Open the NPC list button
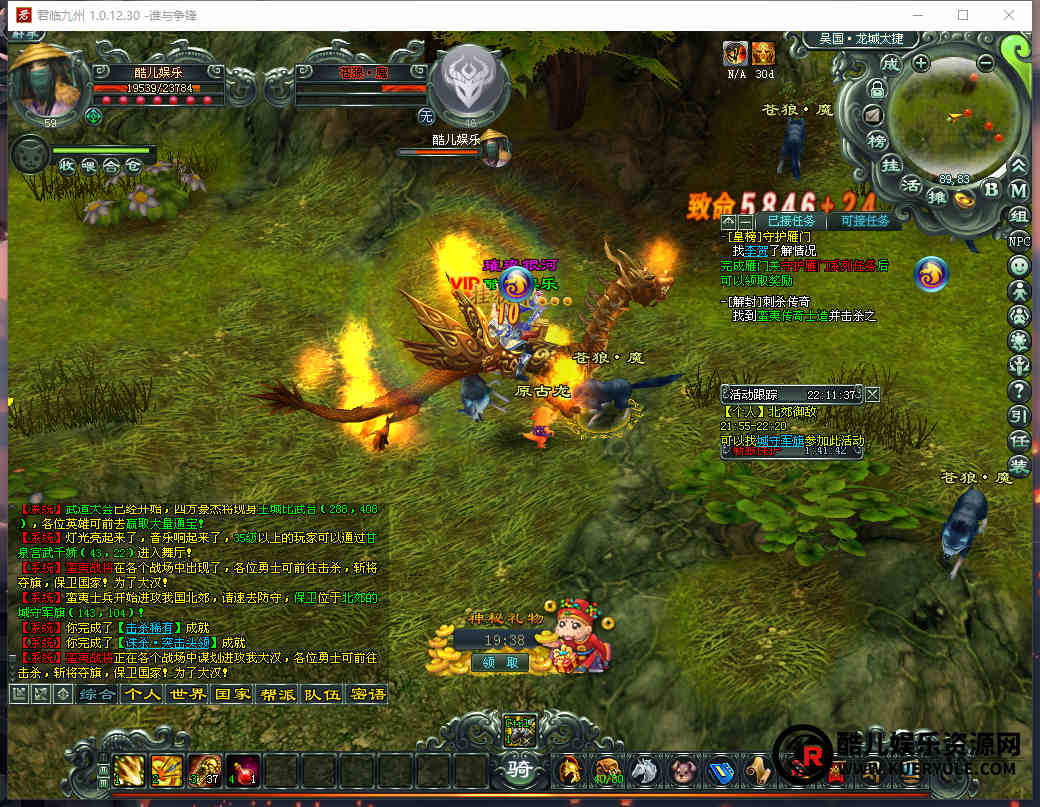Image resolution: width=1040 pixels, height=807 pixels. tap(1019, 241)
